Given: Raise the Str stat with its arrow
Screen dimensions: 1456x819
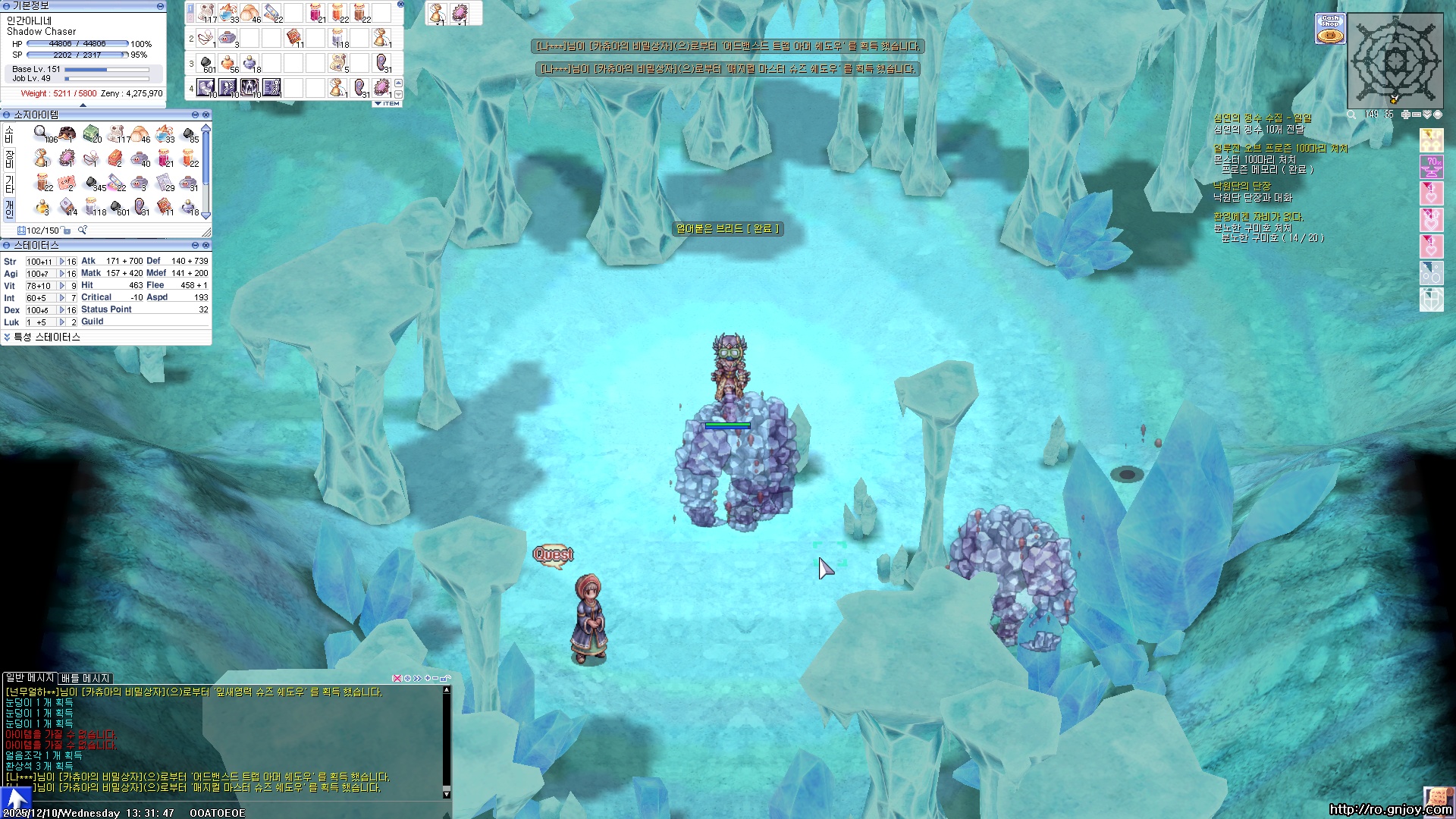Looking at the screenshot, I should [x=62, y=262].
